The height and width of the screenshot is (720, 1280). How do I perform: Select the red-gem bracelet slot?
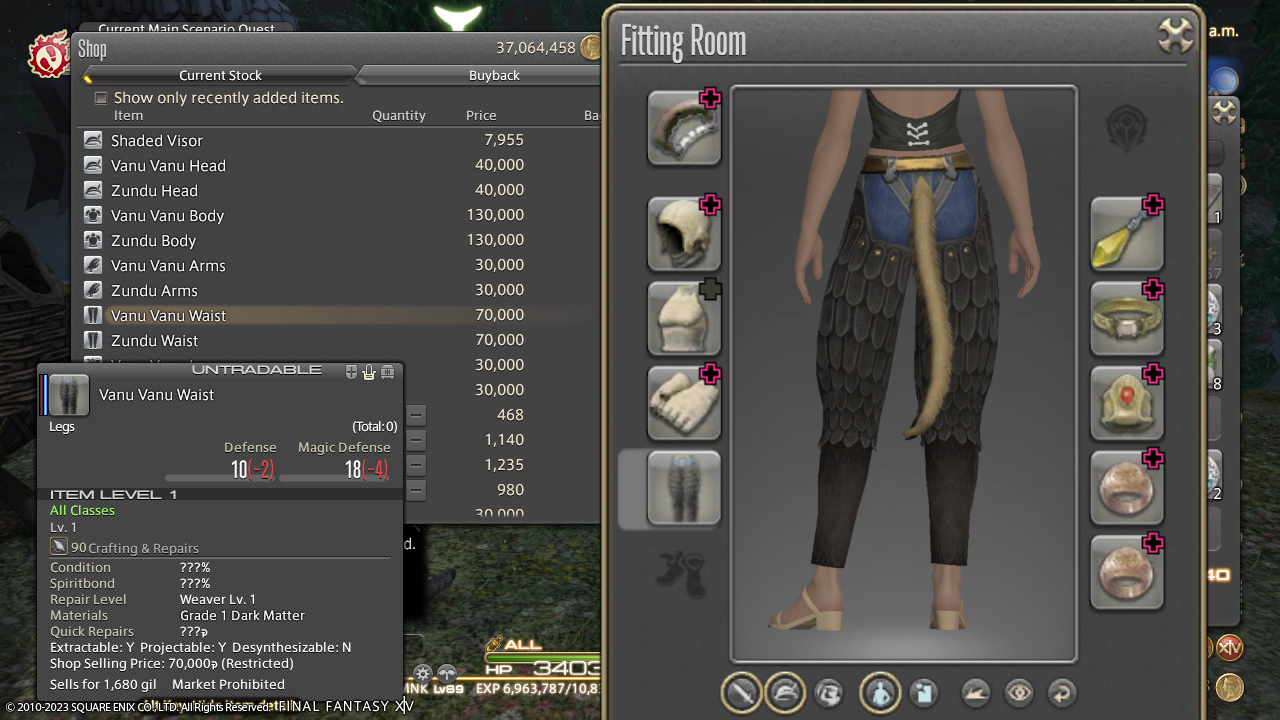pyautogui.click(x=1127, y=403)
